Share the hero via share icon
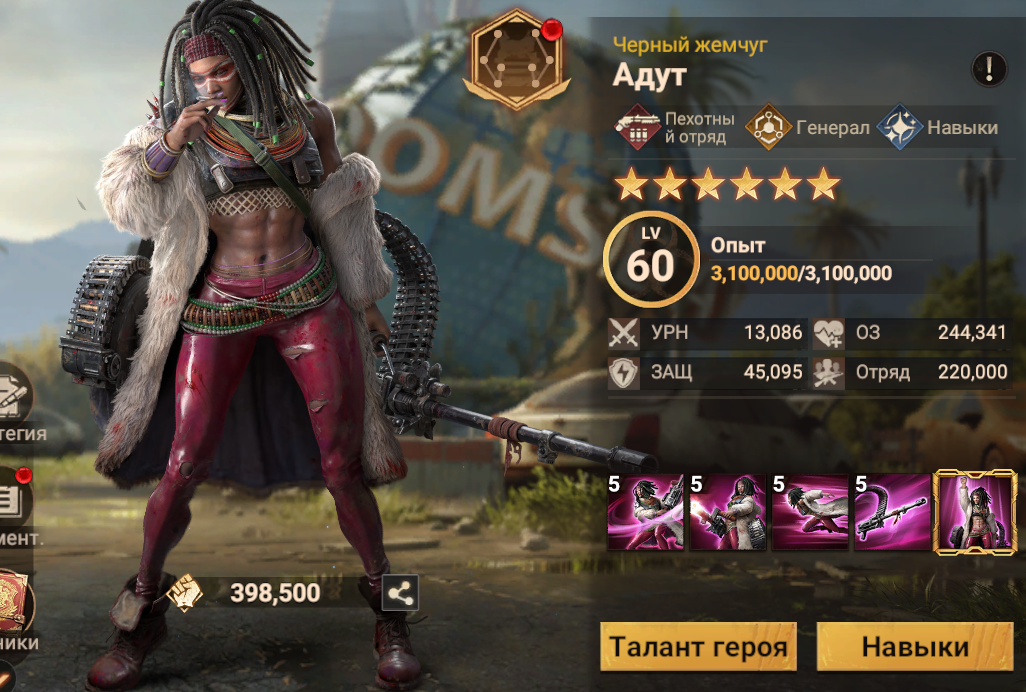Image resolution: width=1026 pixels, height=692 pixels. [400, 593]
